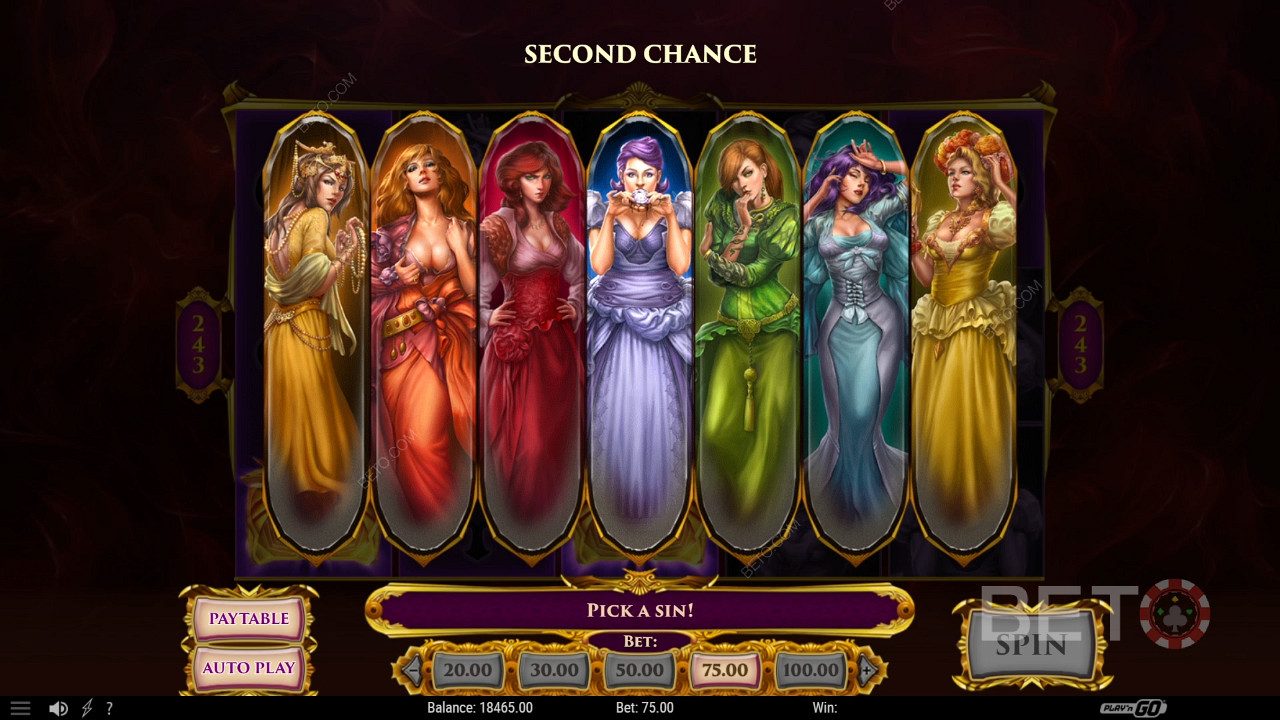Open the hamburger menu
The height and width of the screenshot is (720, 1280).
[20, 708]
